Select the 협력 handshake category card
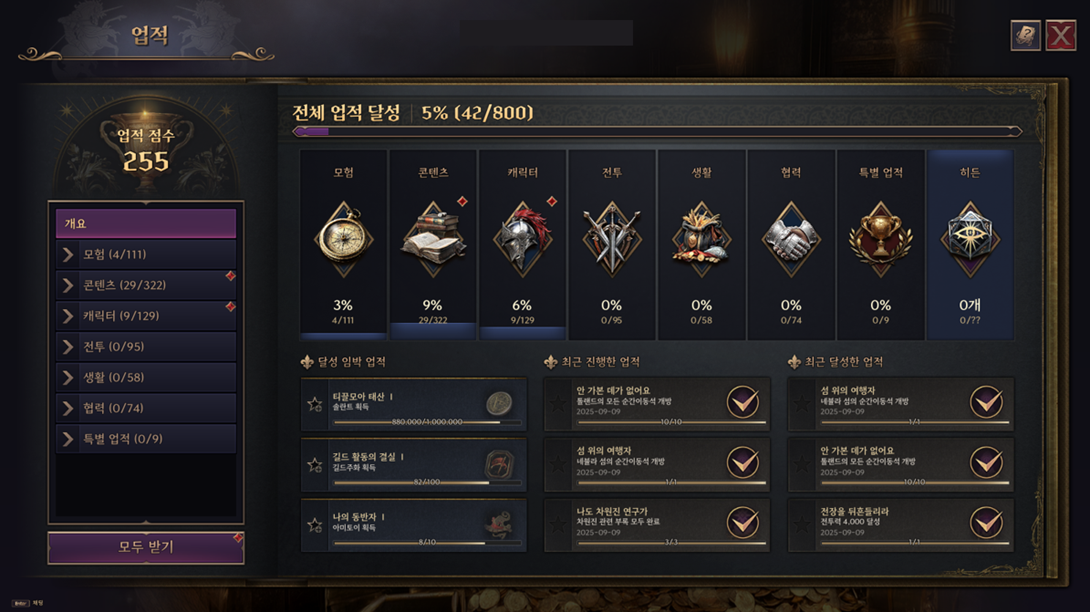This screenshot has width=1090, height=612. [x=791, y=245]
